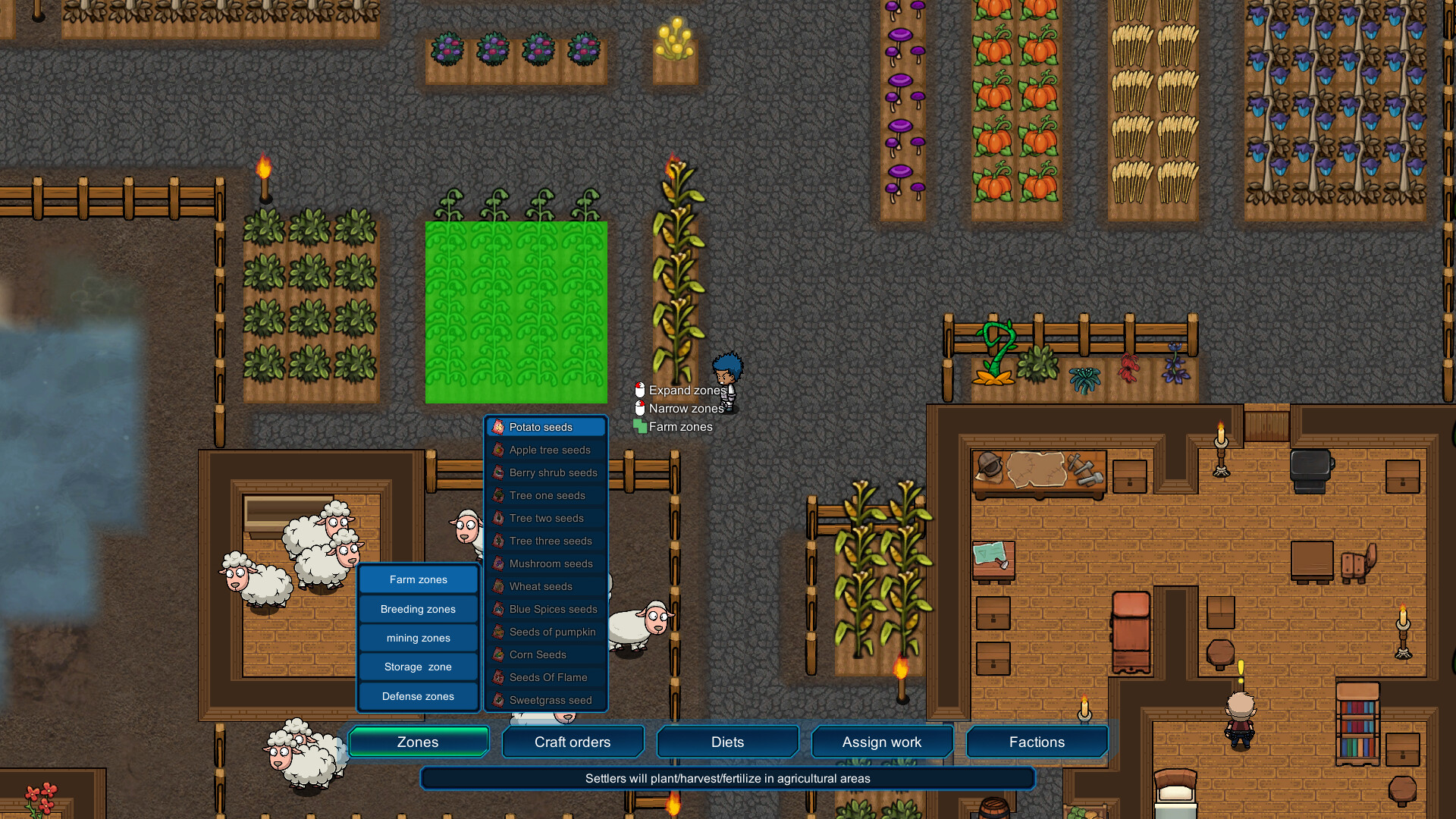Select Tree three seeds in the list
This screenshot has width=1456, height=819.
point(551,541)
